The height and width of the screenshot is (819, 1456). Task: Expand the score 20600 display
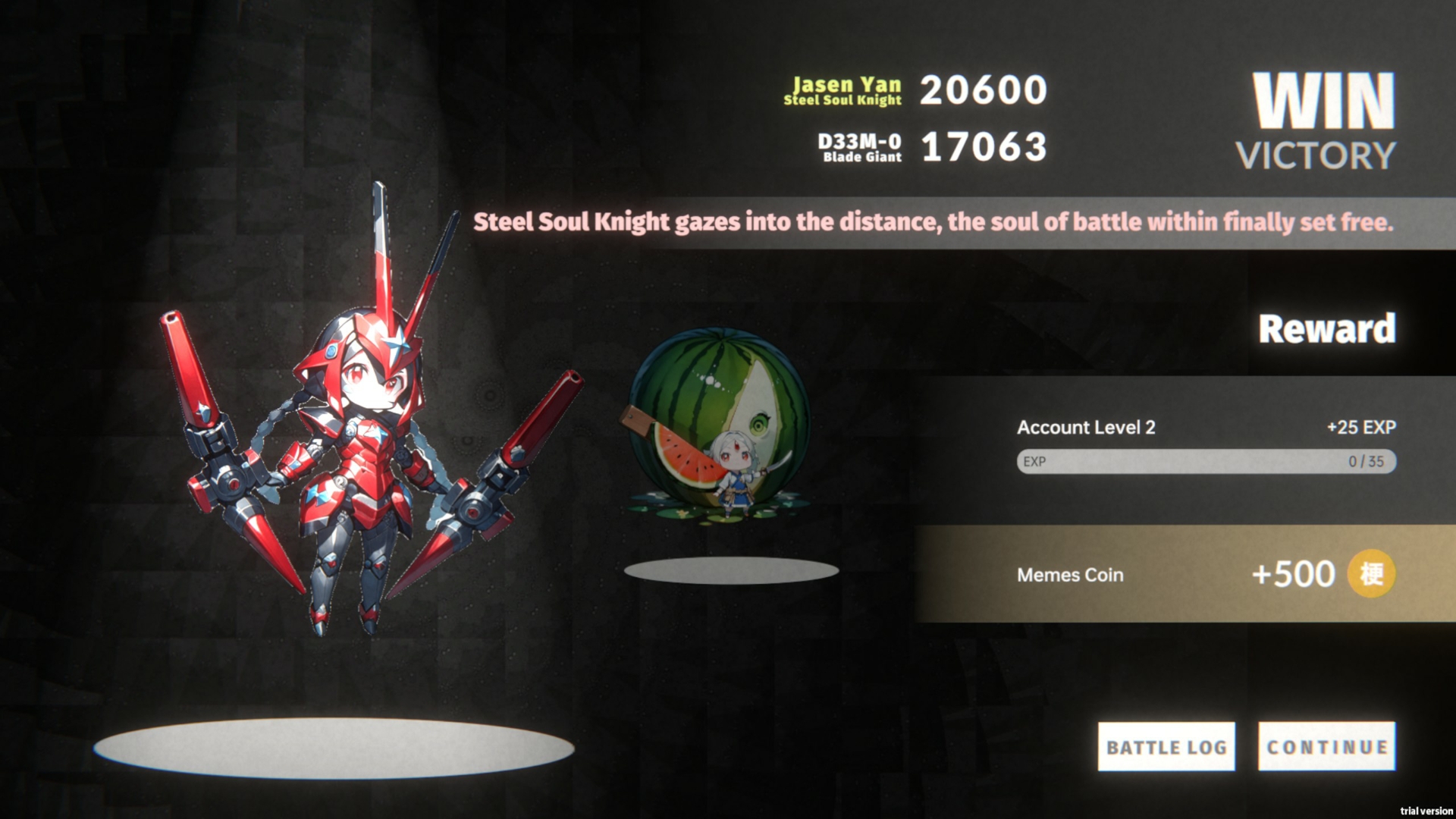tap(984, 90)
